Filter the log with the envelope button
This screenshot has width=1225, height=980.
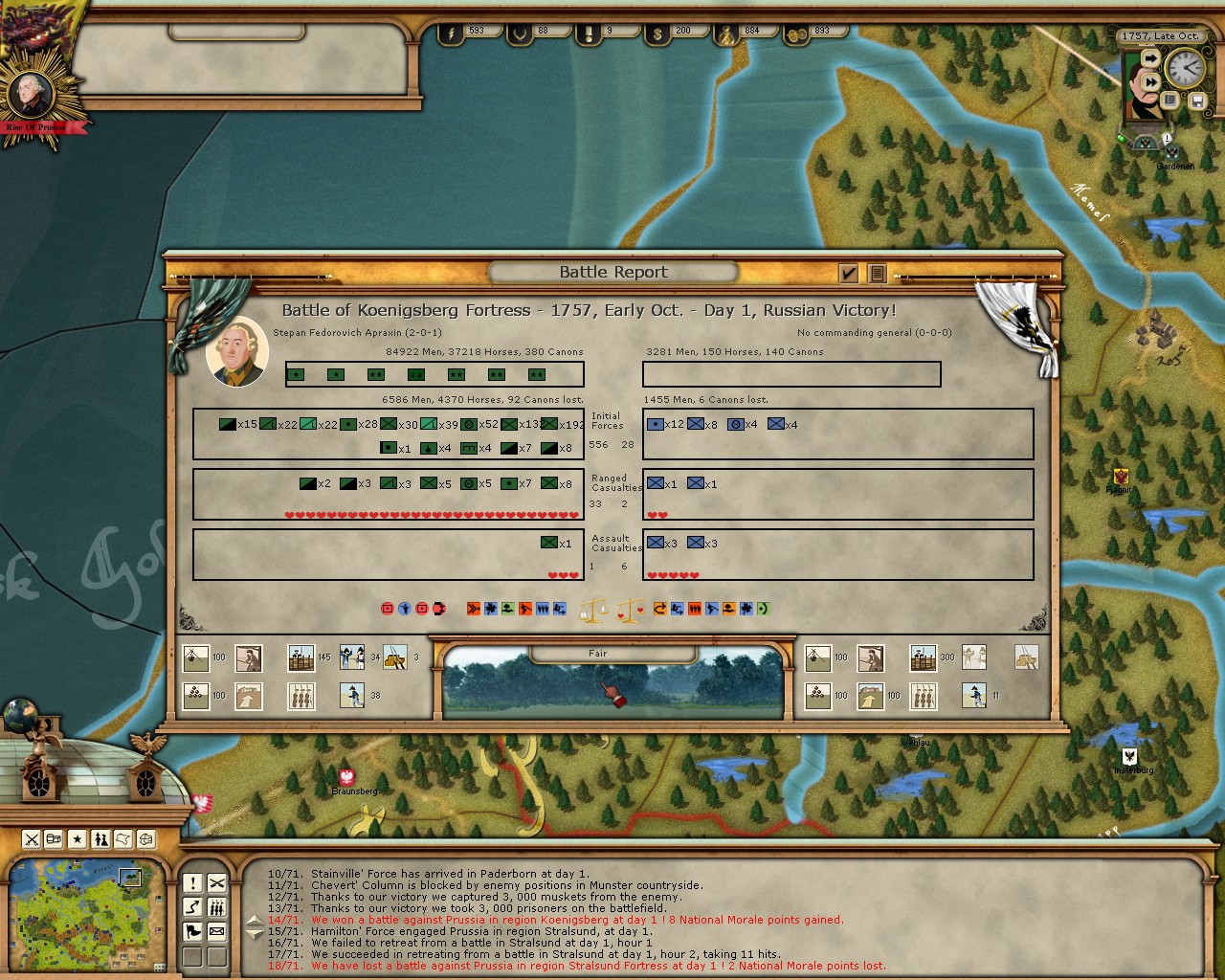(x=217, y=931)
